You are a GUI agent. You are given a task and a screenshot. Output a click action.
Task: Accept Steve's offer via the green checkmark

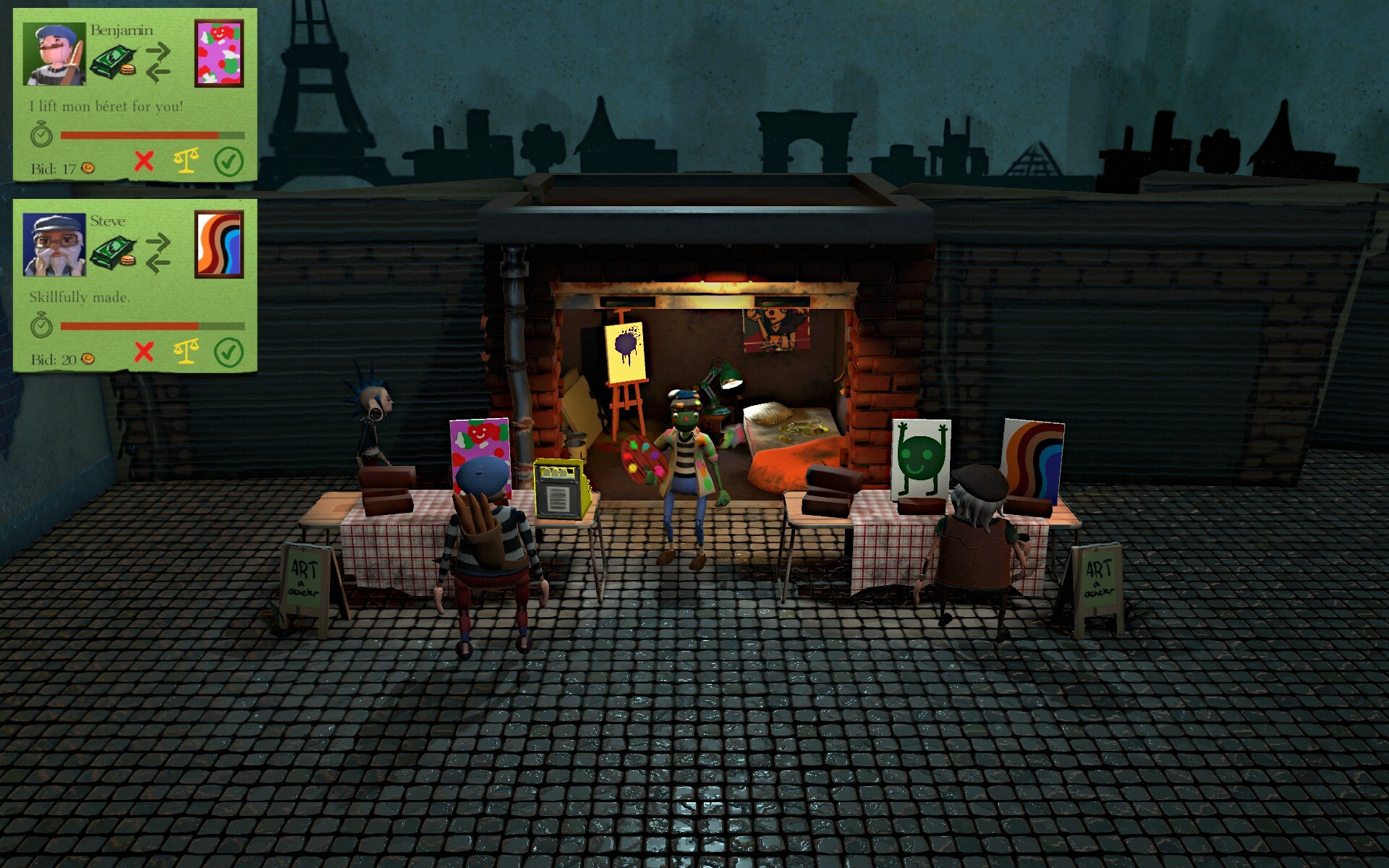point(229,354)
